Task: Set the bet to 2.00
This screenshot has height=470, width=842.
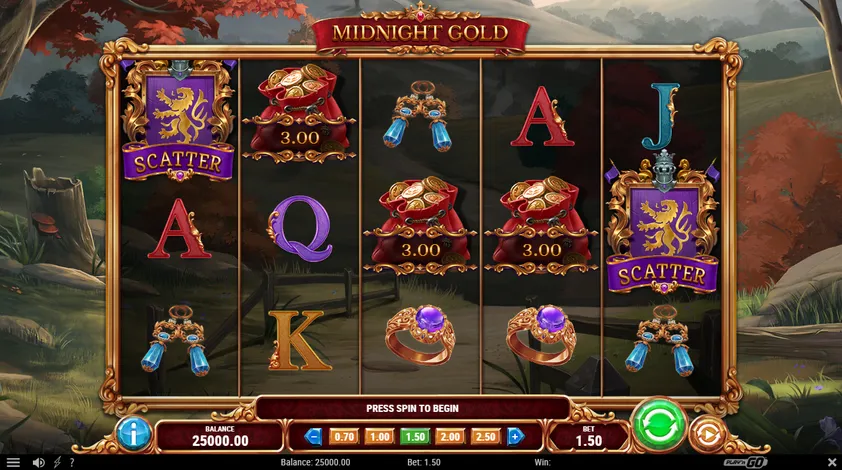Action: [449, 436]
